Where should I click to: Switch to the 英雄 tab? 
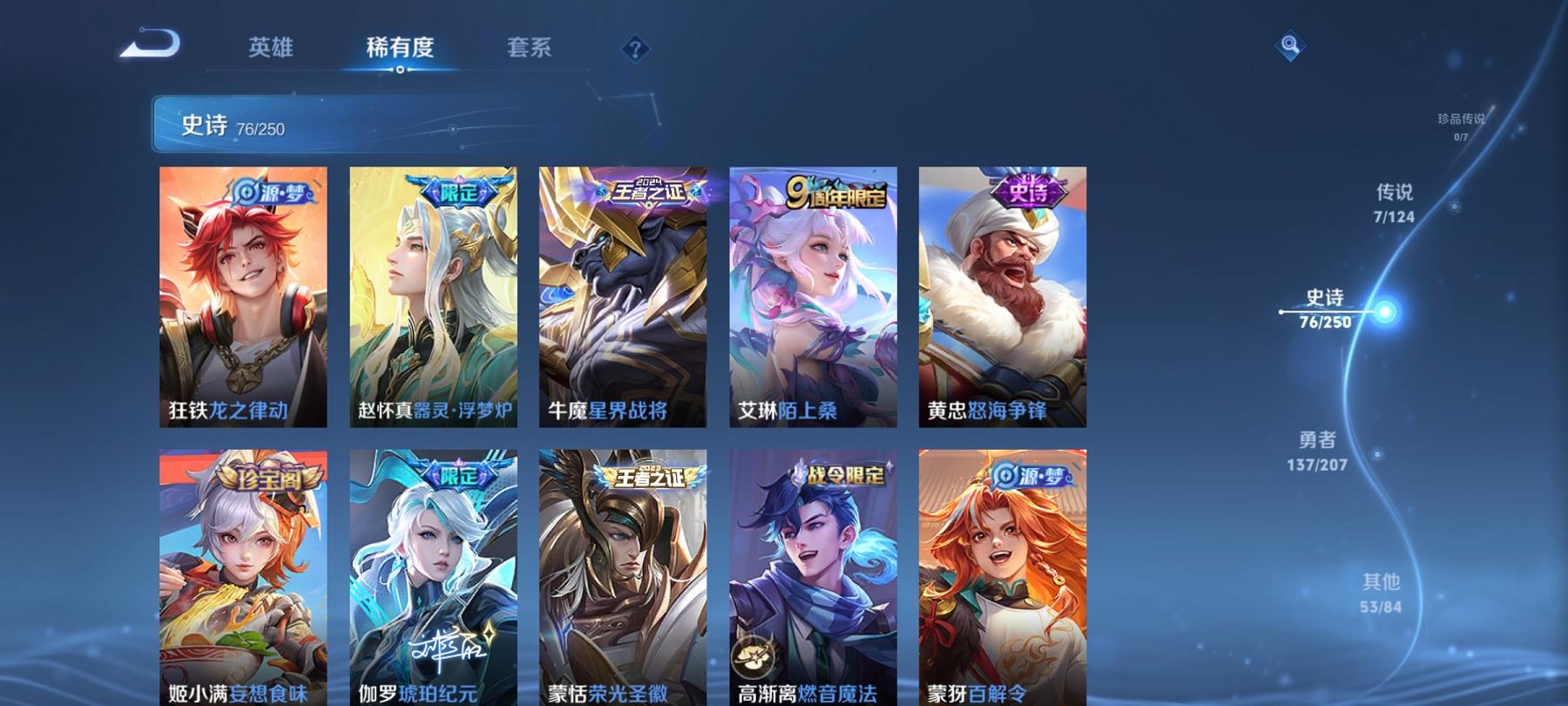point(272,49)
